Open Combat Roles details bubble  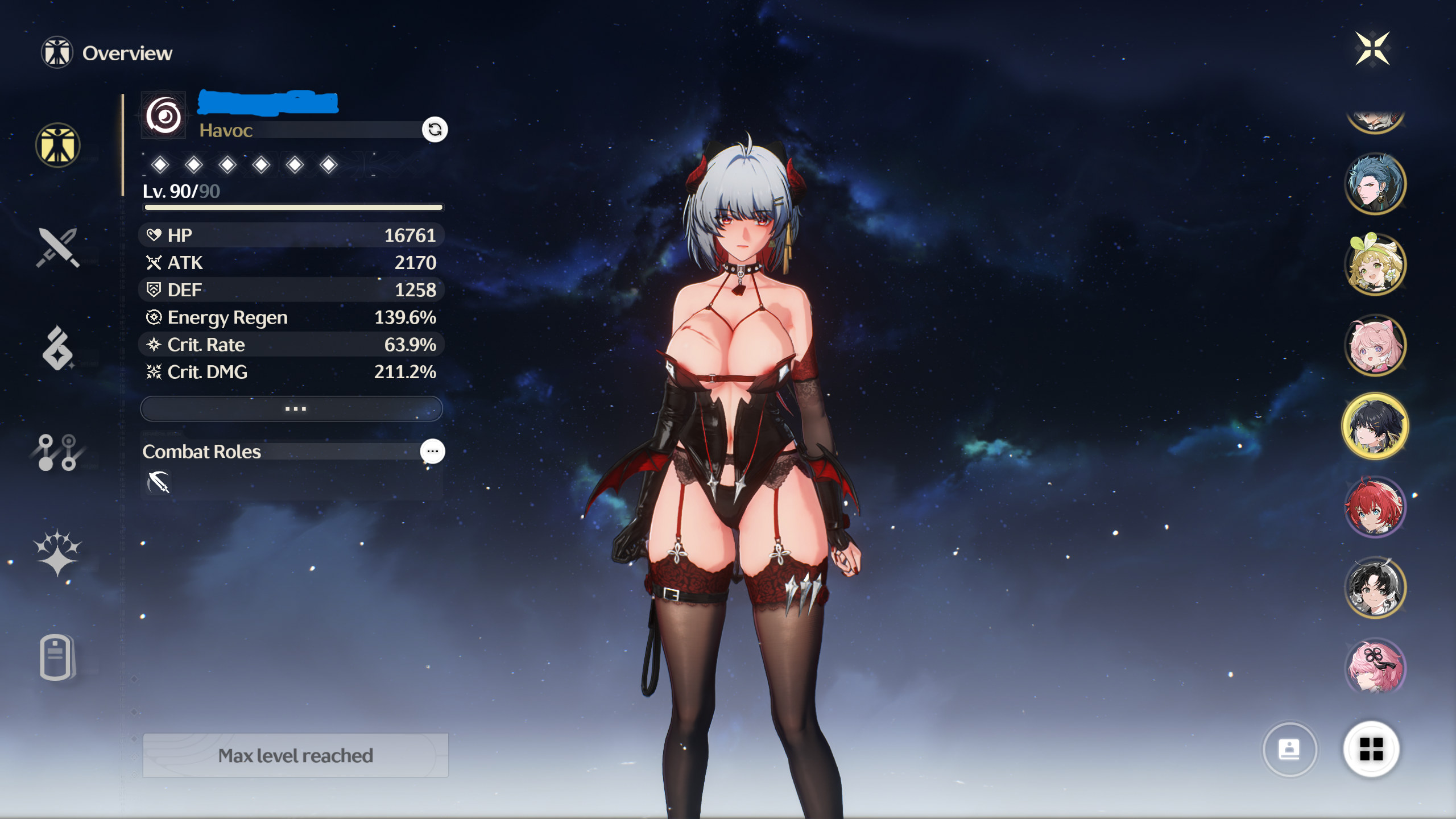click(432, 452)
